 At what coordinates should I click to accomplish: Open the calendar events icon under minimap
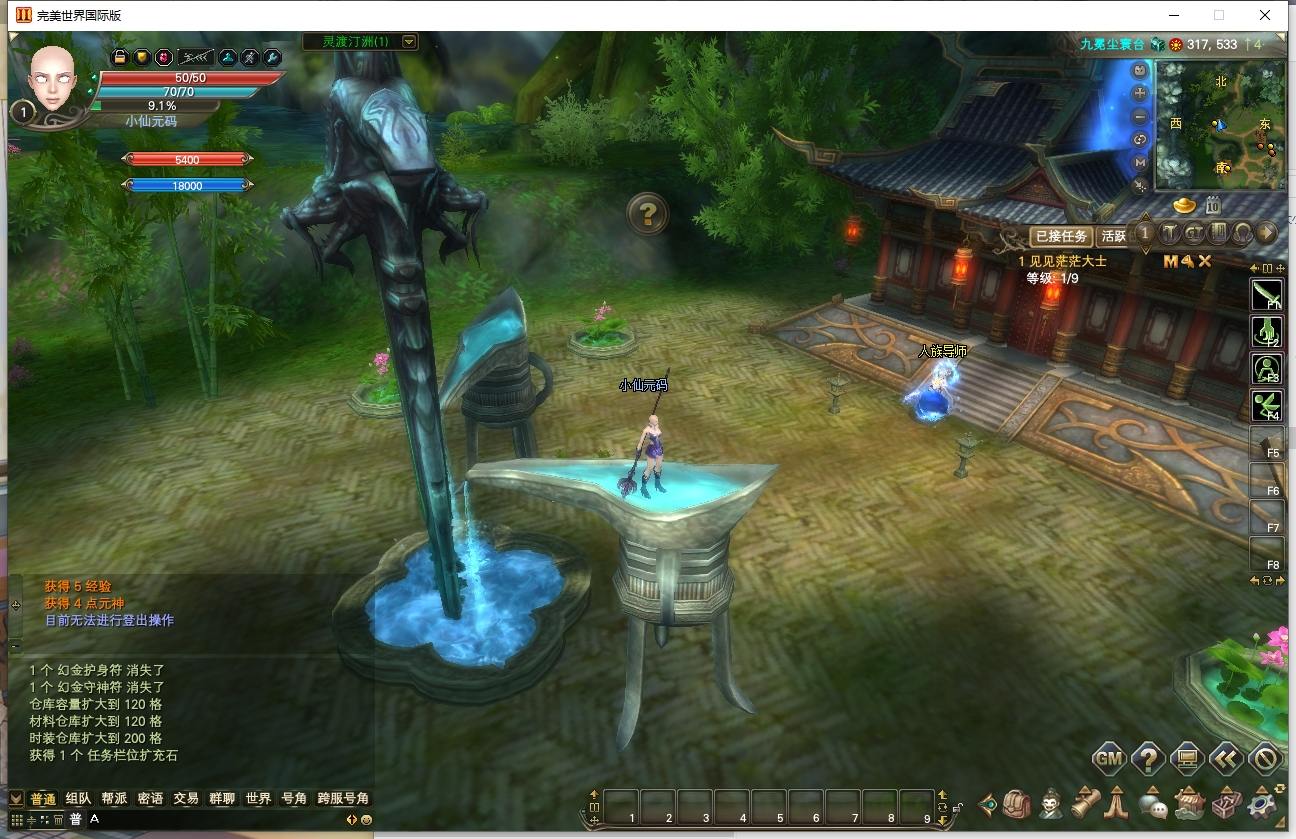tap(1214, 206)
